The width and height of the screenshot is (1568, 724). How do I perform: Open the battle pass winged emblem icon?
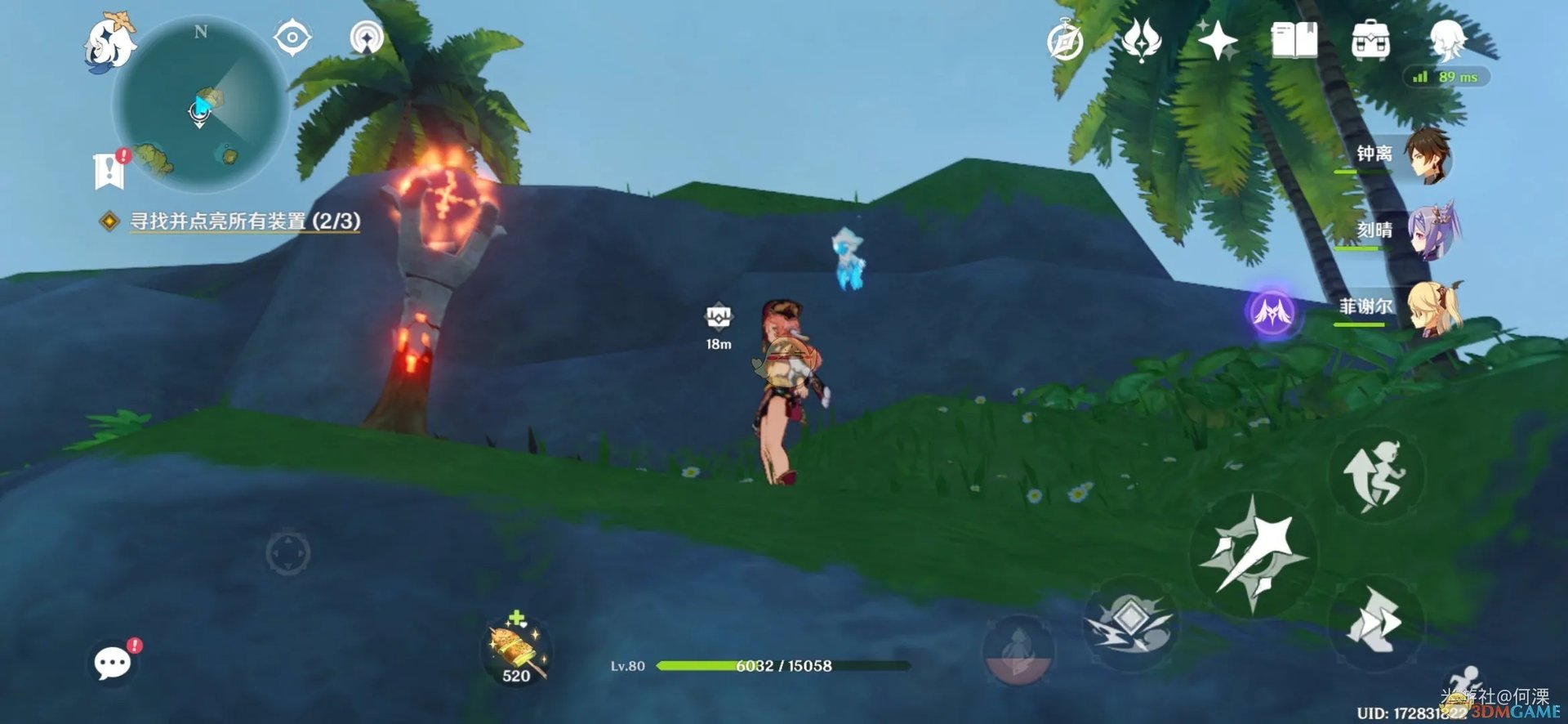[x=1141, y=41]
